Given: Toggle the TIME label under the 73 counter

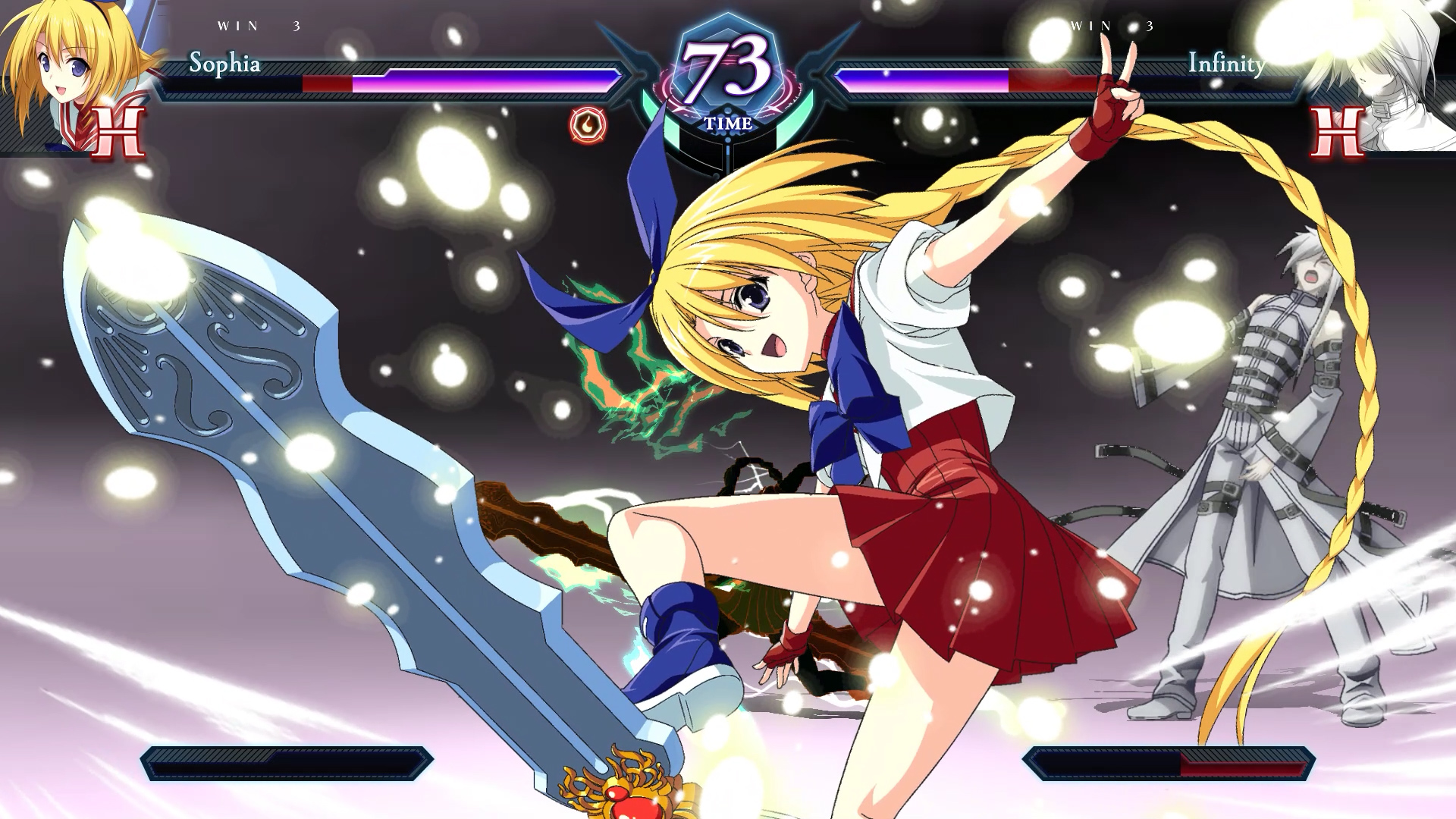Looking at the screenshot, I should point(728,121).
